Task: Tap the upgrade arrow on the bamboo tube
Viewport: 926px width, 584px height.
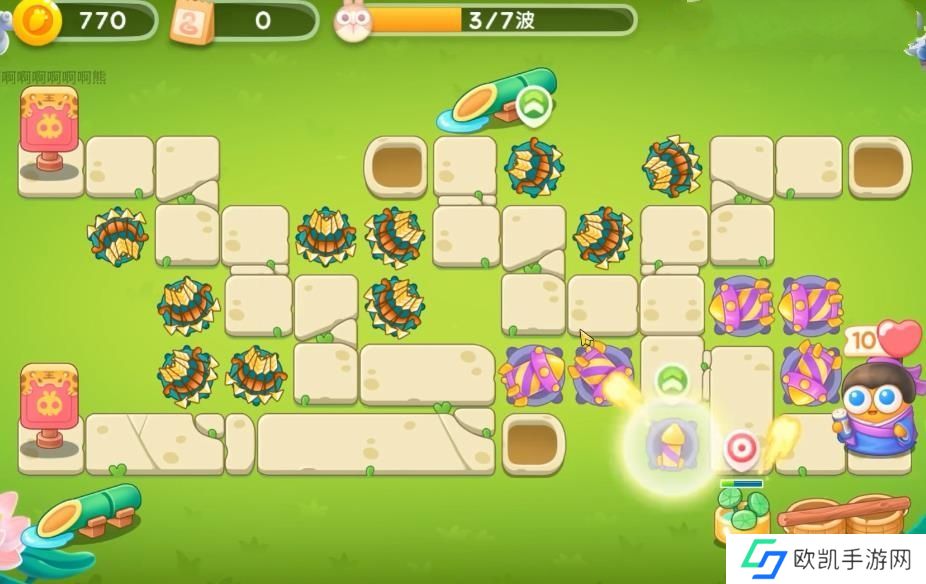Action: pyautogui.click(x=534, y=104)
